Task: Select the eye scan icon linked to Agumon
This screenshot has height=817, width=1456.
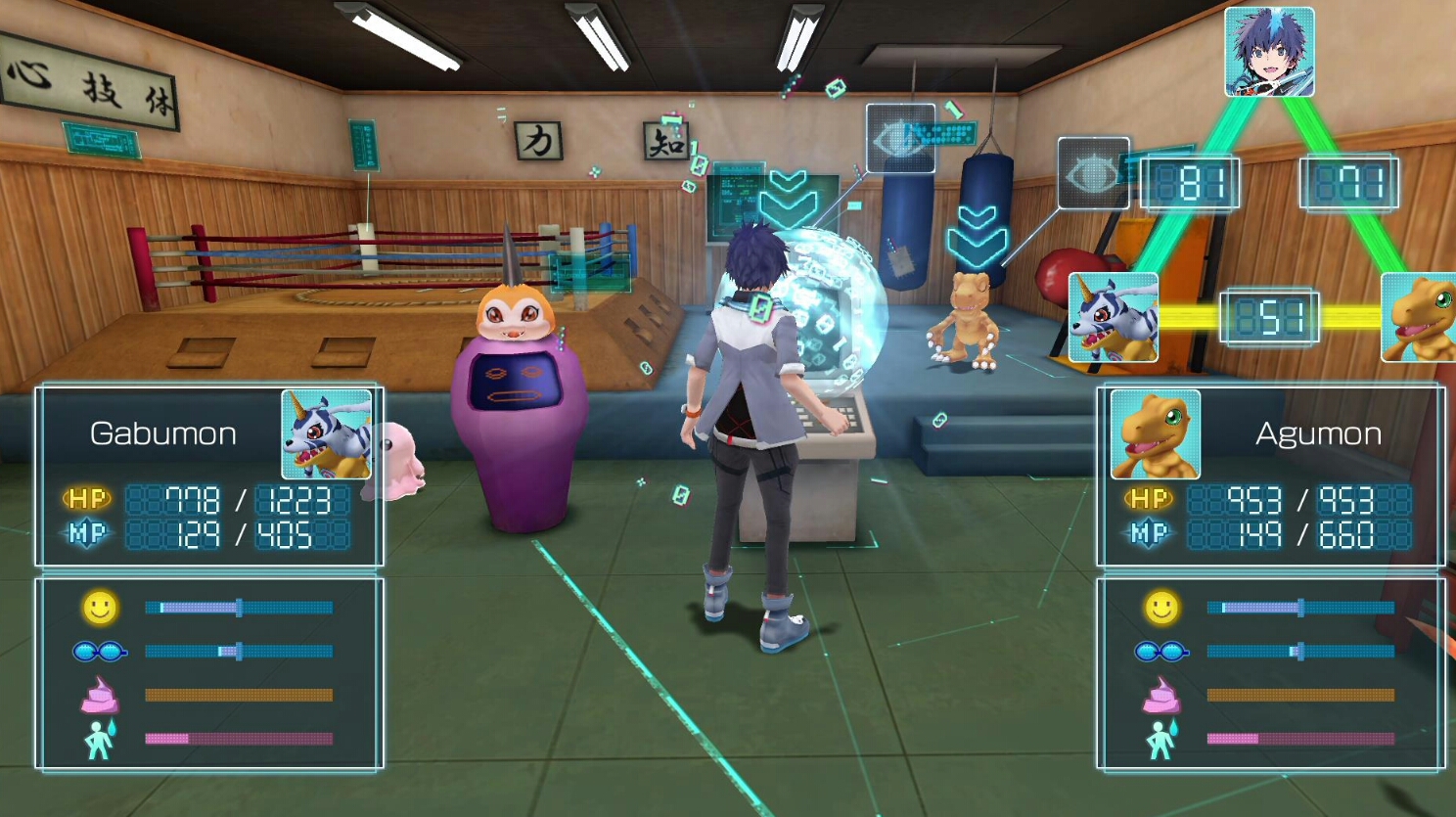Action: [x=1093, y=174]
